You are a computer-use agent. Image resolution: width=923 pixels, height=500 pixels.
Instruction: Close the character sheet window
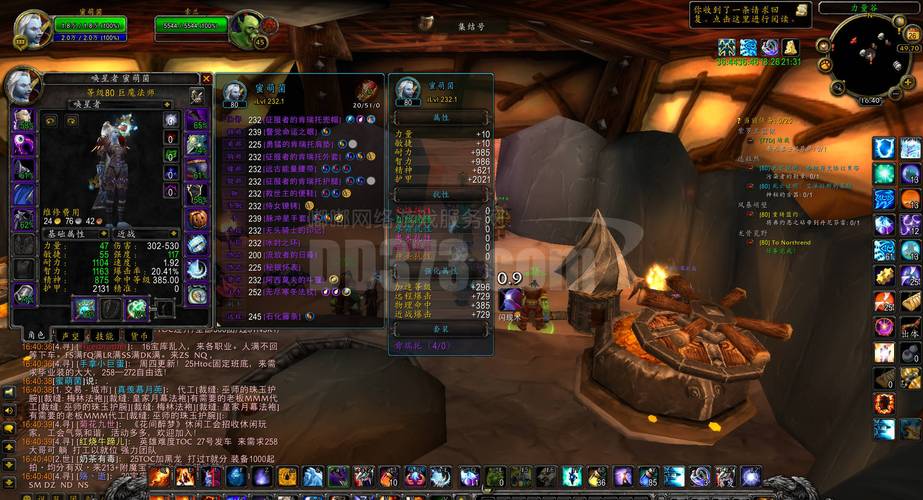(207, 78)
